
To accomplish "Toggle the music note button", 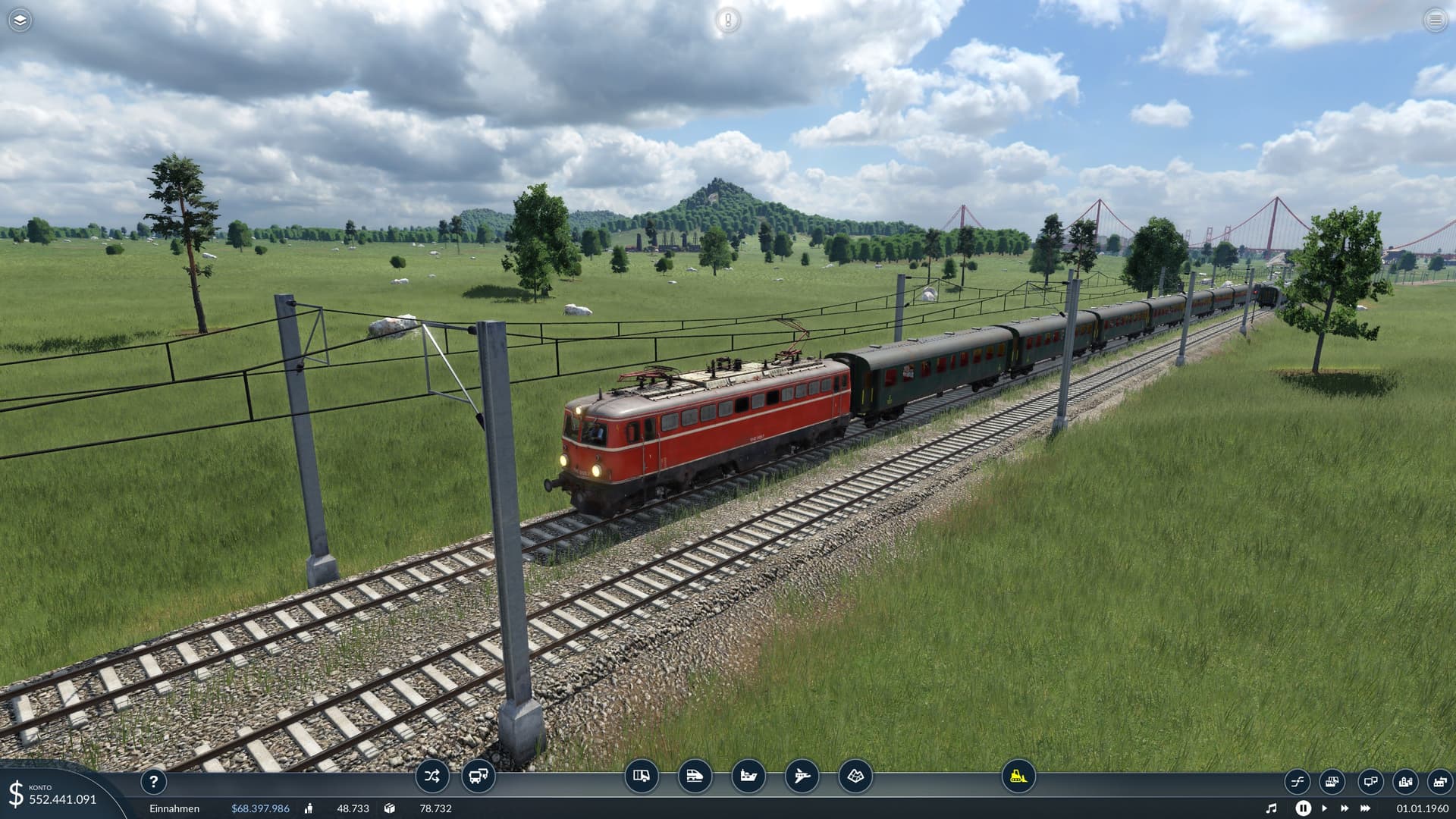I will click(x=1272, y=808).
